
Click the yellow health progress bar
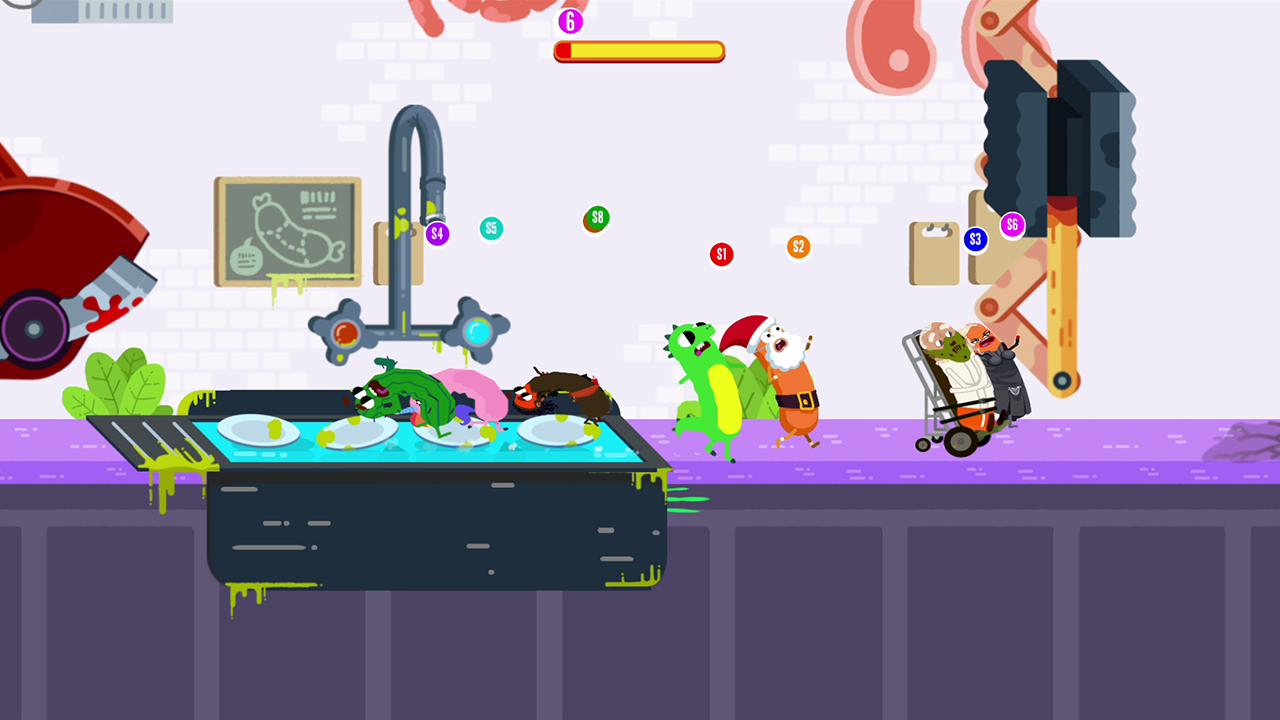click(639, 50)
